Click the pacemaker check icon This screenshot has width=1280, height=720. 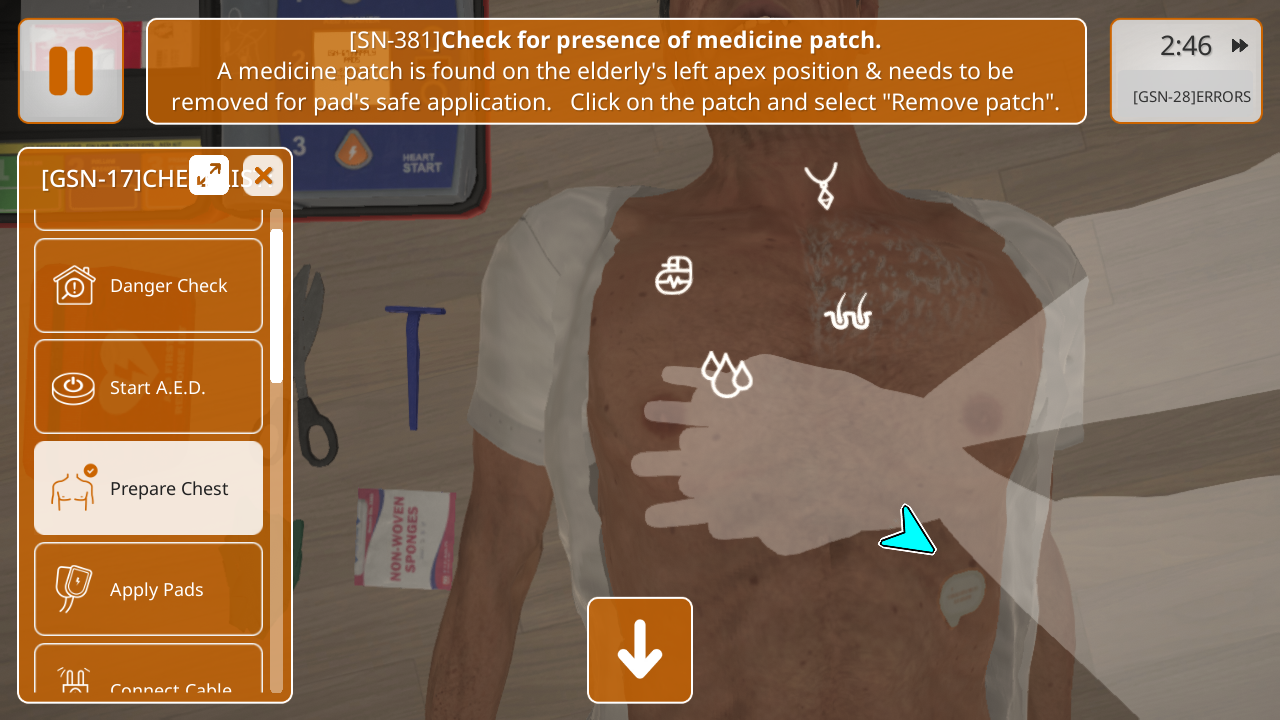click(x=674, y=276)
